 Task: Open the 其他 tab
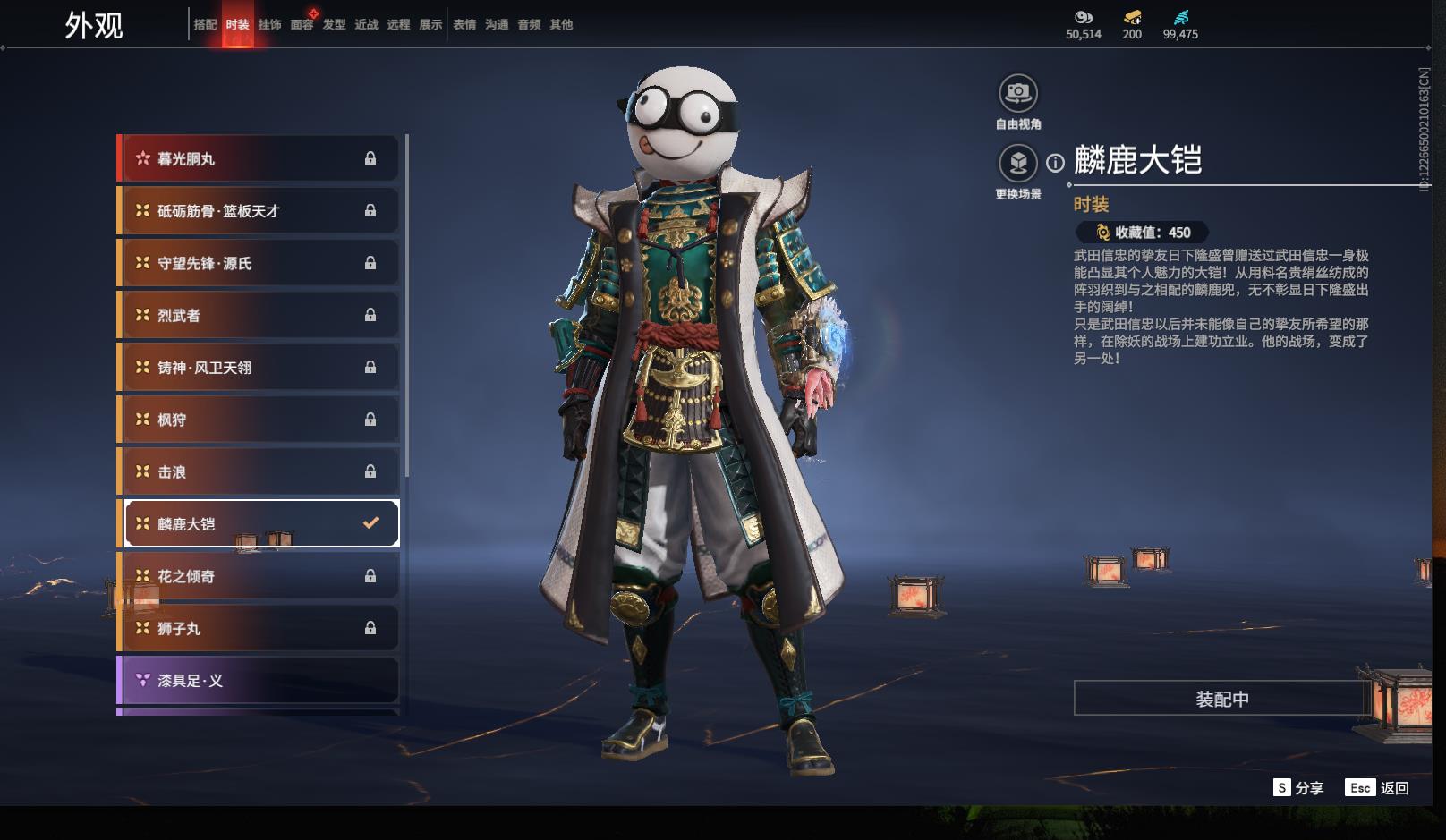(561, 25)
